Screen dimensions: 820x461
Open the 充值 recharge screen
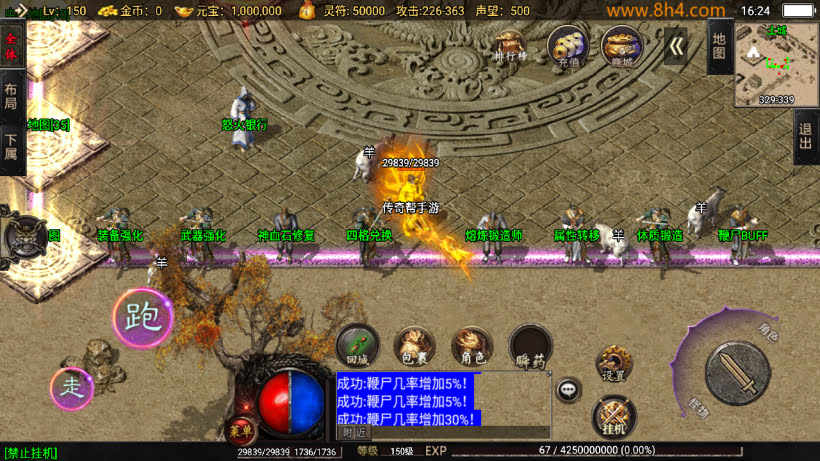(x=568, y=45)
